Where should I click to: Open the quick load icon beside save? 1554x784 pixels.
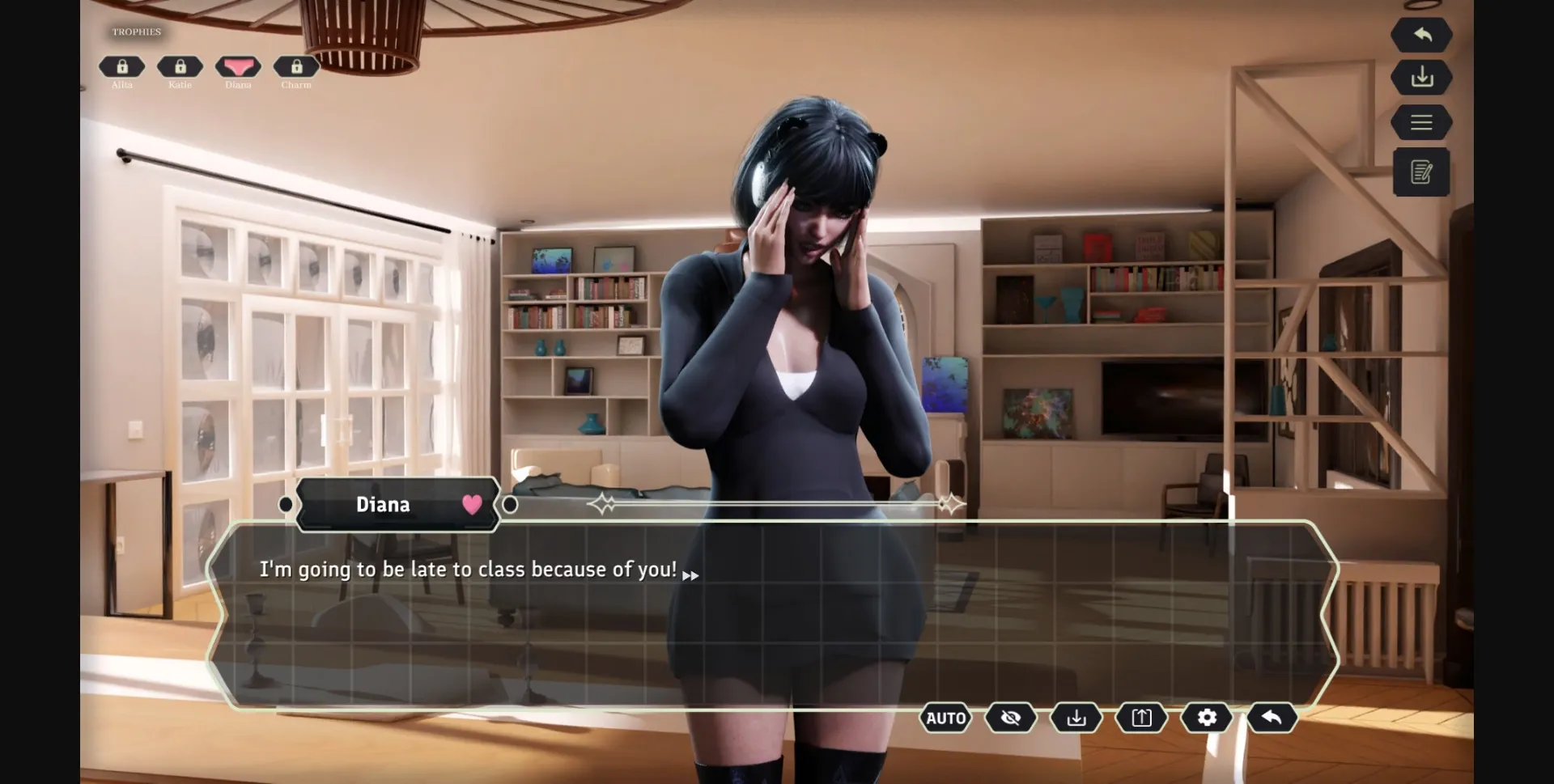(1141, 718)
